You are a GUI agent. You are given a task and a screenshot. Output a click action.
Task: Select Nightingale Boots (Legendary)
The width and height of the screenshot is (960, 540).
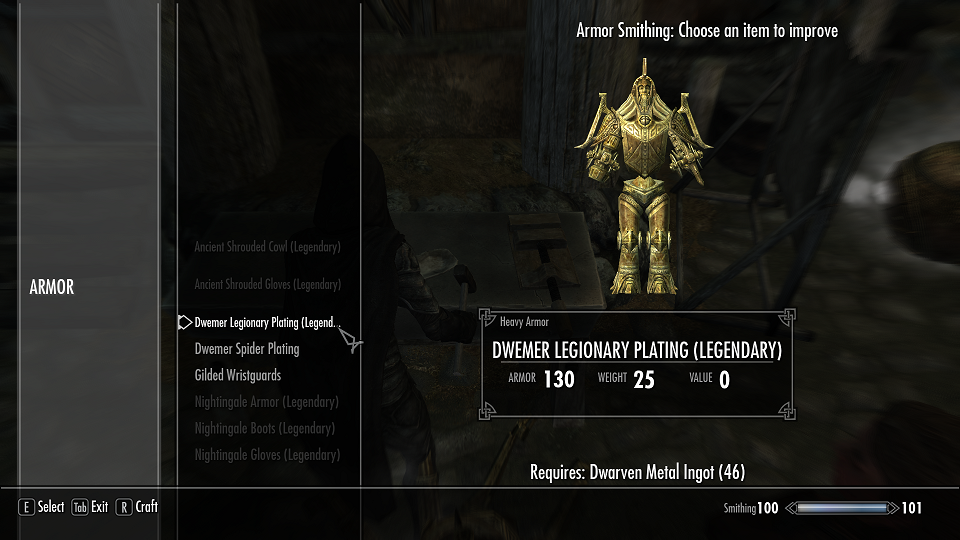265,428
